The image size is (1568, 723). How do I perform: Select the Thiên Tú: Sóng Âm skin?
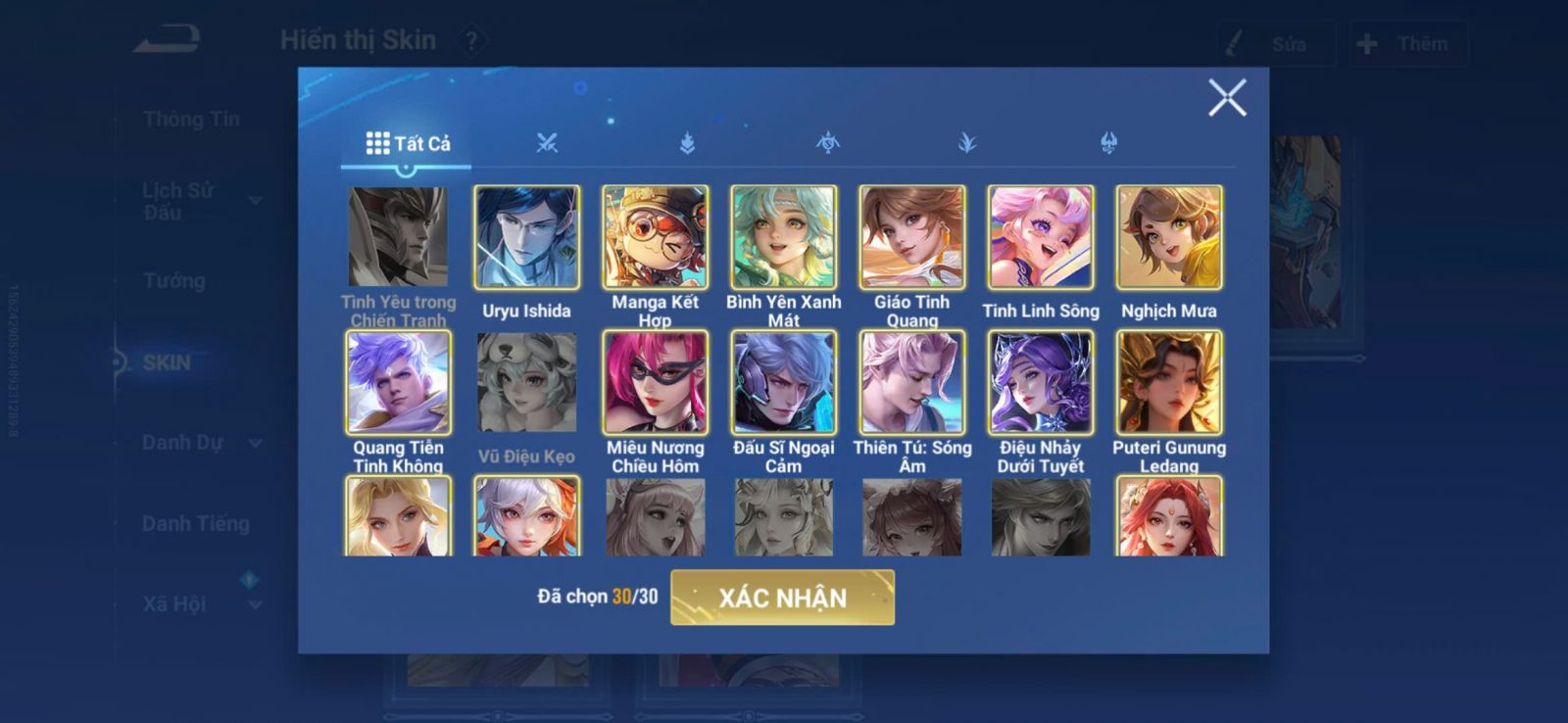point(911,383)
